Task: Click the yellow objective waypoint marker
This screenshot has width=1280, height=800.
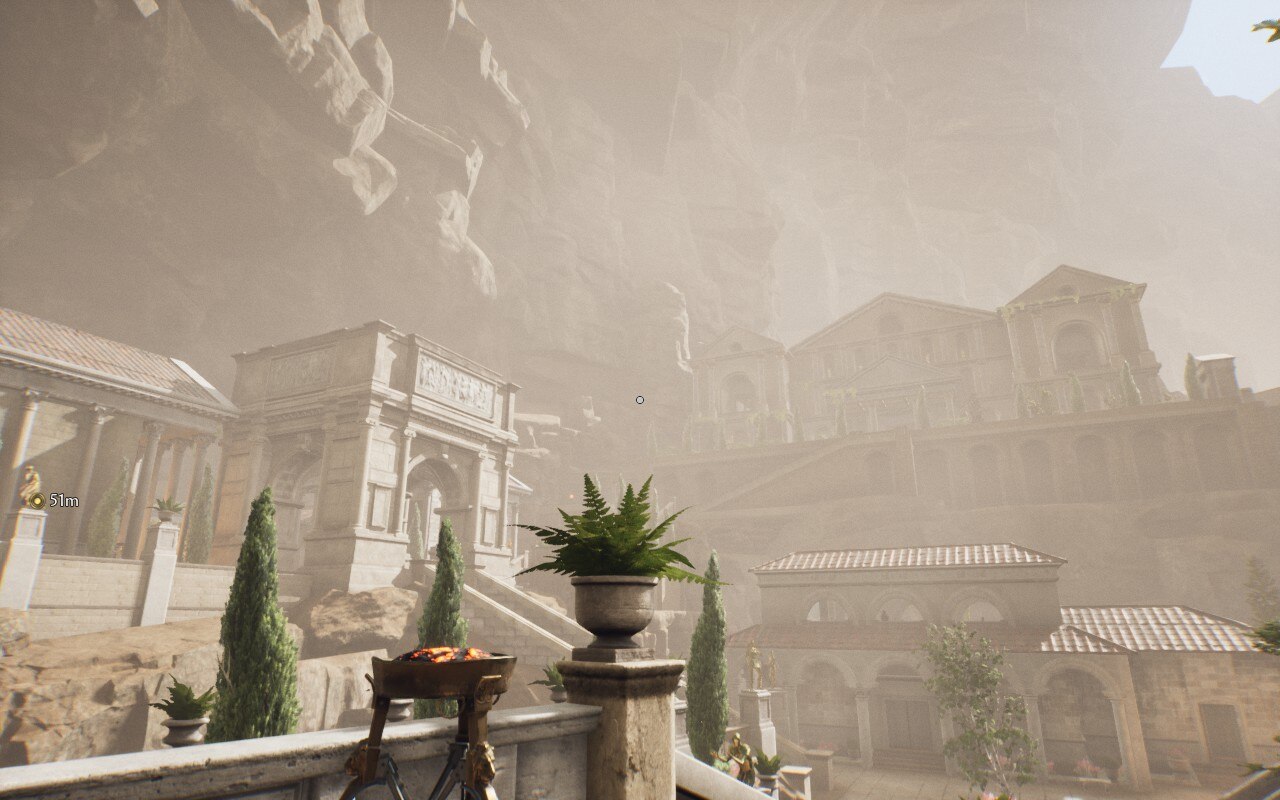Action: tap(37, 500)
